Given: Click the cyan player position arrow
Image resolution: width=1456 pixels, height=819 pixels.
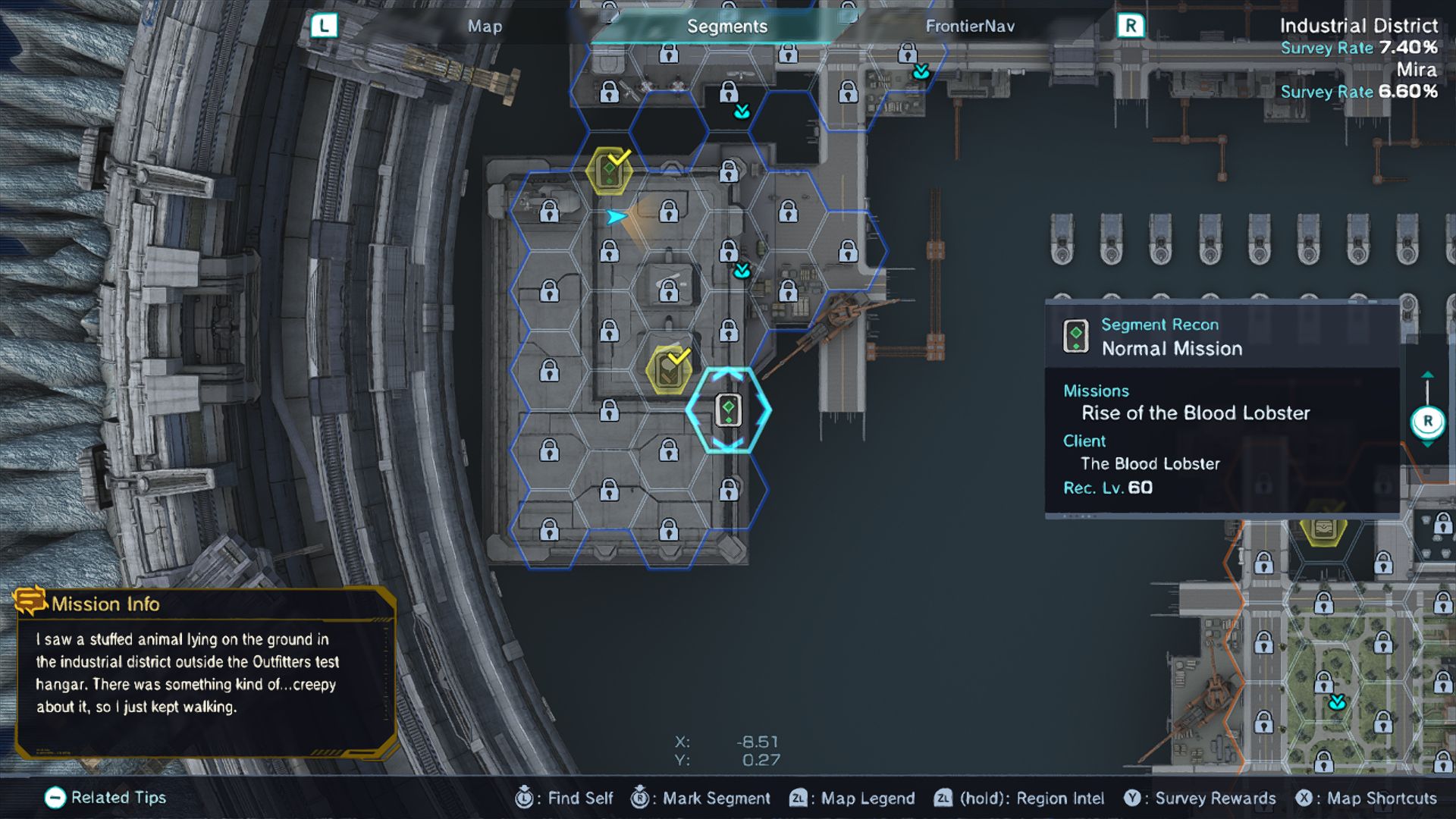Looking at the screenshot, I should click(x=617, y=218).
